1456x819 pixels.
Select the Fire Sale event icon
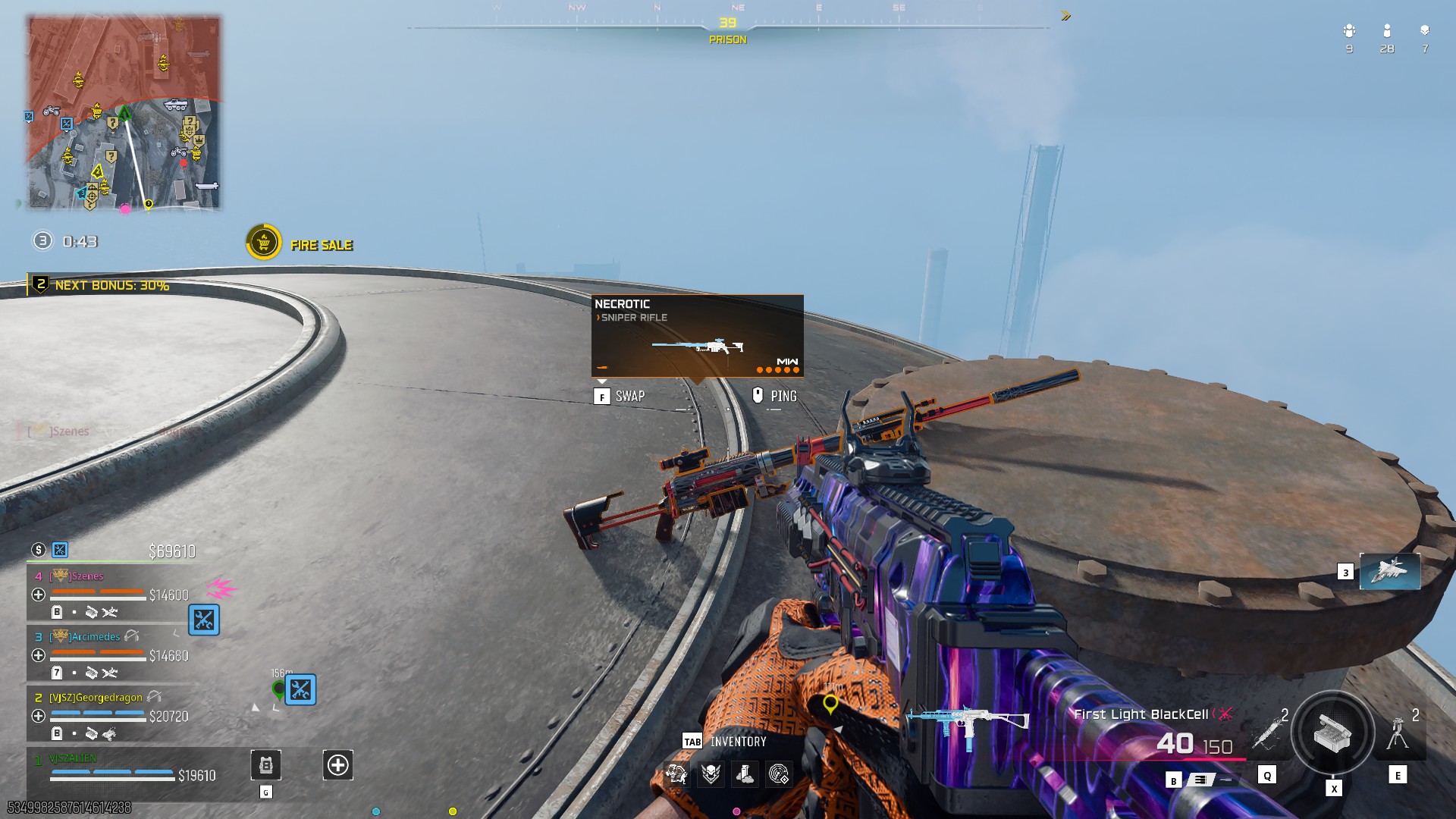263,243
